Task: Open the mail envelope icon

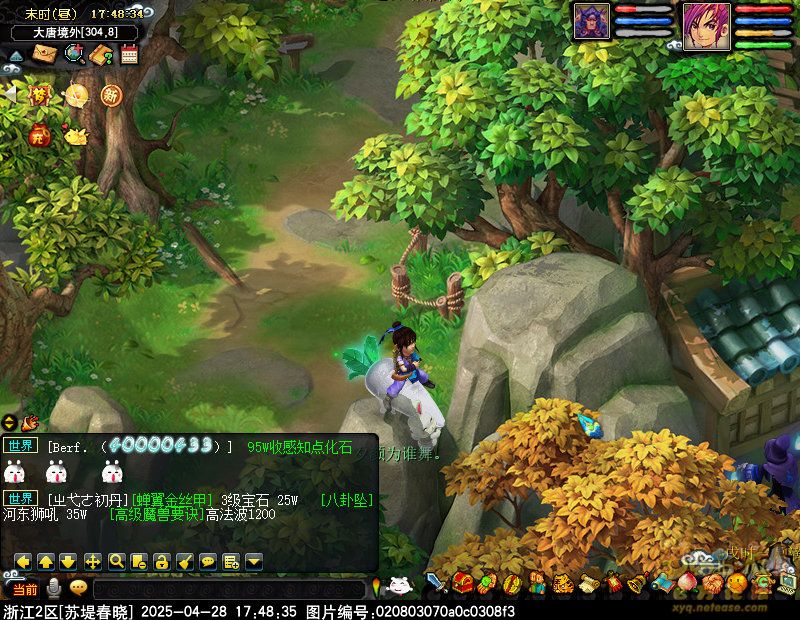Action: pyautogui.click(x=45, y=54)
